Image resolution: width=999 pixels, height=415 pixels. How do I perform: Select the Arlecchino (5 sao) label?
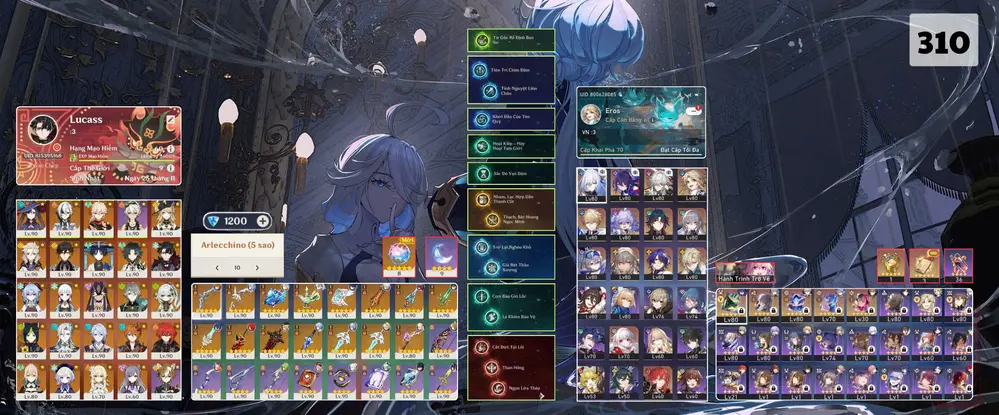tap(237, 246)
